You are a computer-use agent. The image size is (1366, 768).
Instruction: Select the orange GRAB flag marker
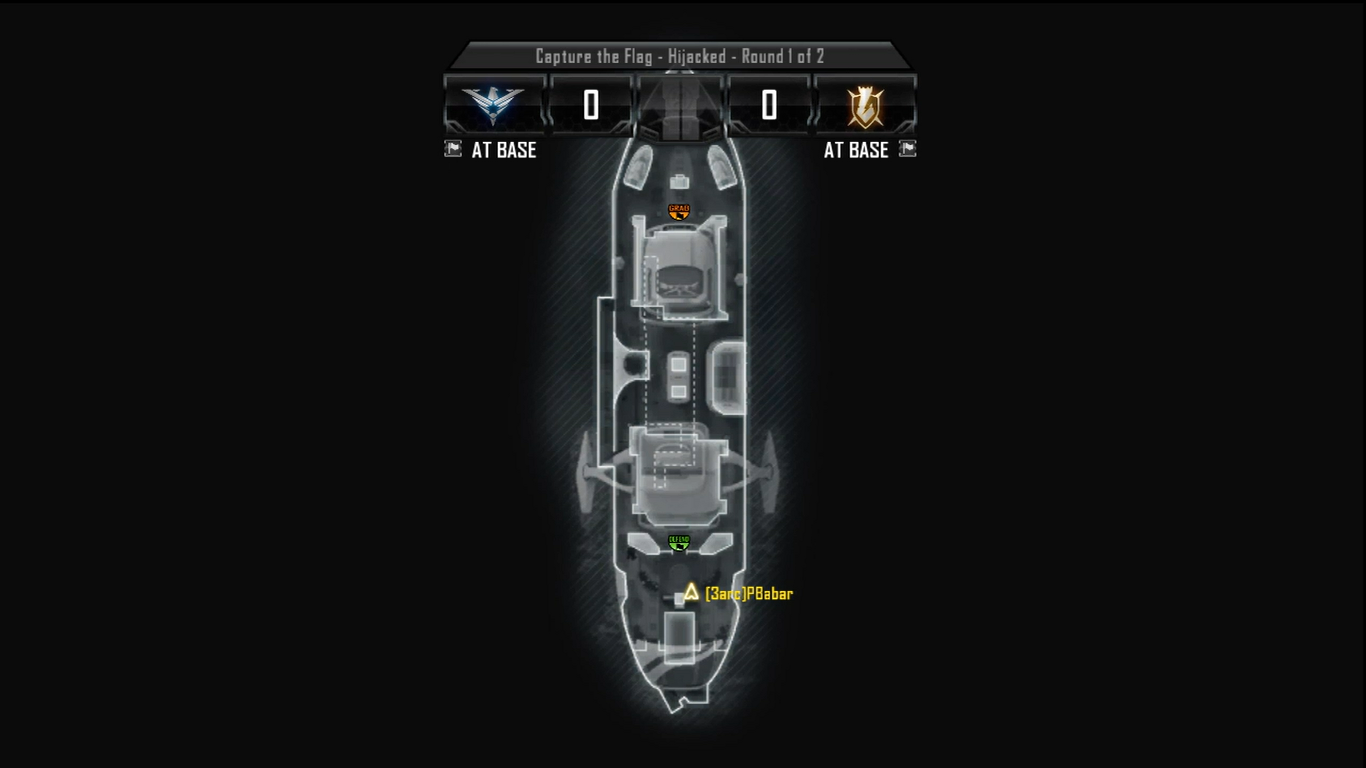tap(679, 211)
